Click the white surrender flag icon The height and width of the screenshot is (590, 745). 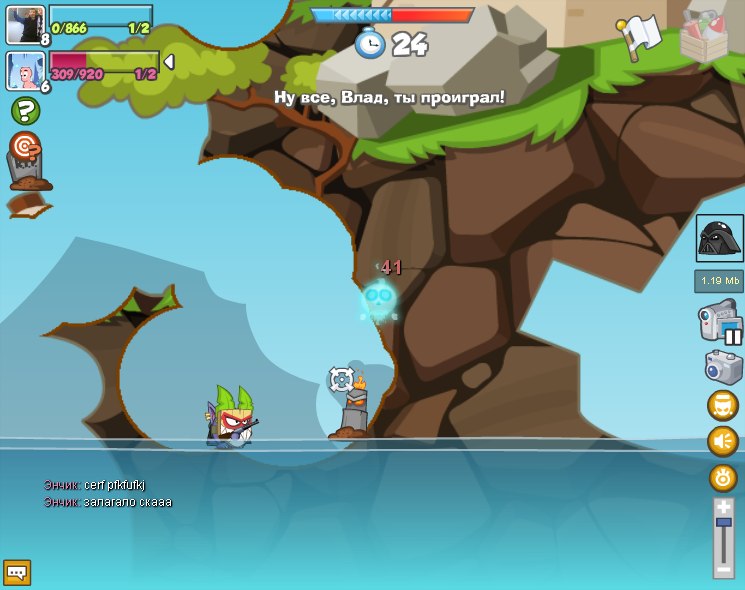(x=639, y=36)
